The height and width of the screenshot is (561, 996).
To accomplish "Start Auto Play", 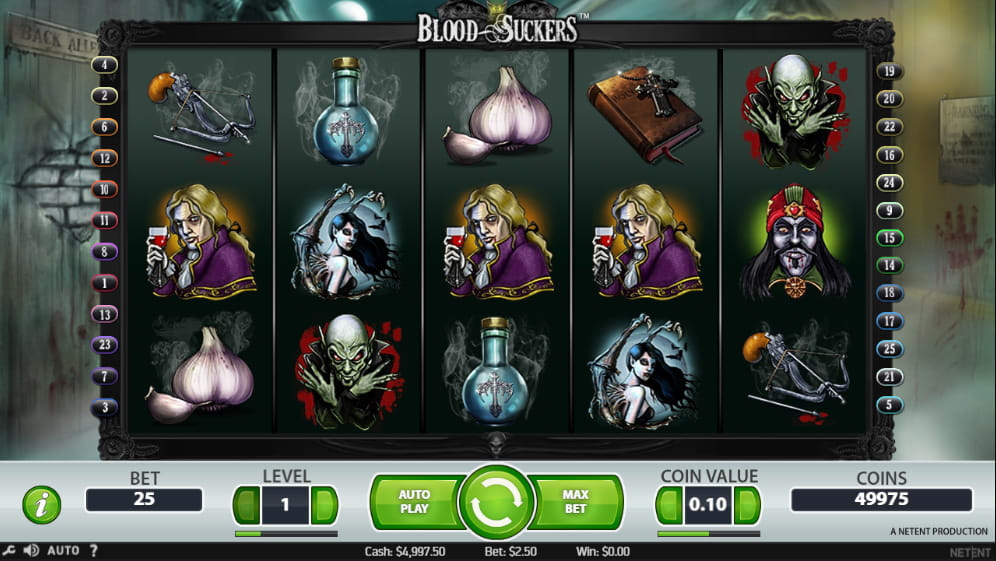I will [414, 502].
